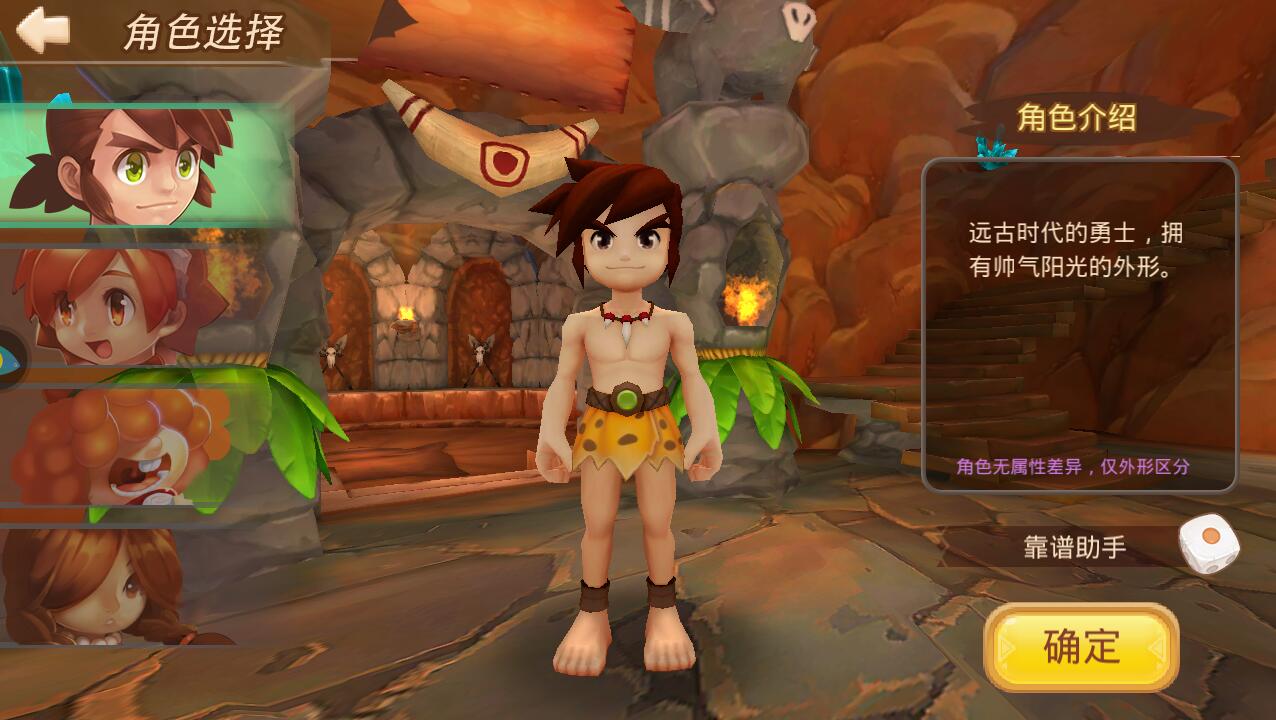This screenshot has width=1276, height=720.
Task: Click the dice random name button
Action: pyautogui.click(x=1209, y=543)
